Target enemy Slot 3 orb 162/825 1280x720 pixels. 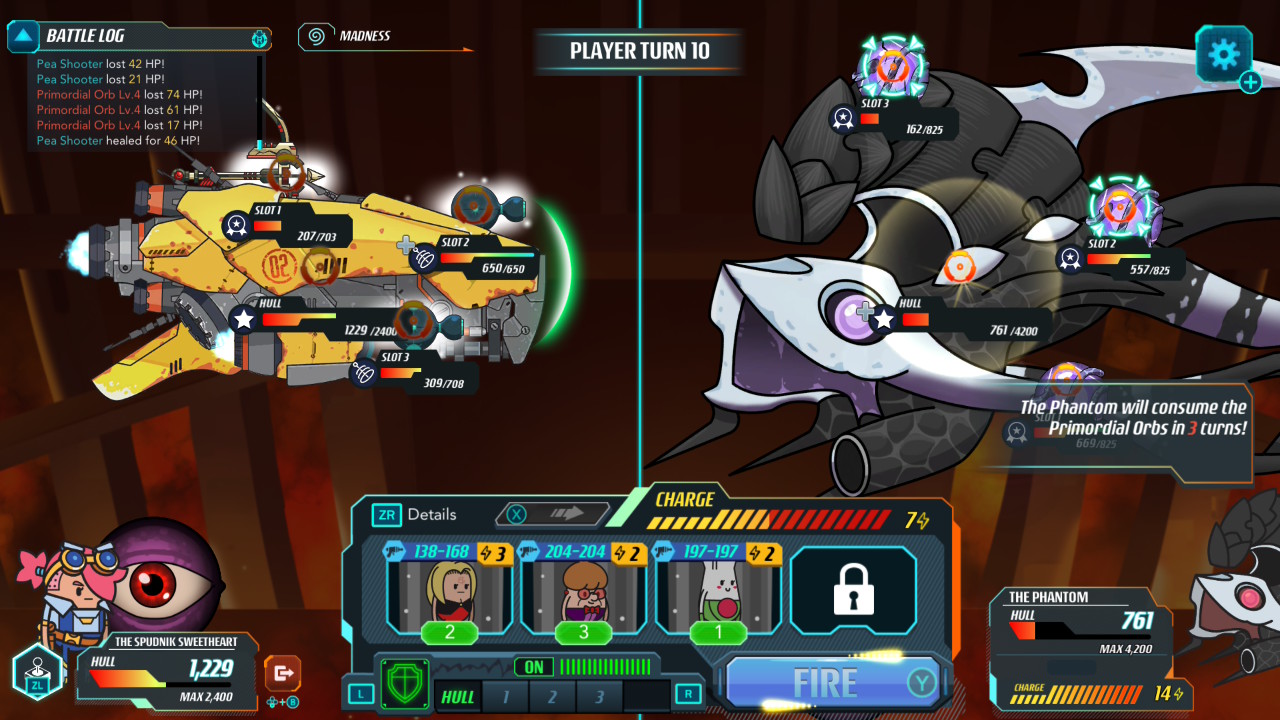coord(891,68)
